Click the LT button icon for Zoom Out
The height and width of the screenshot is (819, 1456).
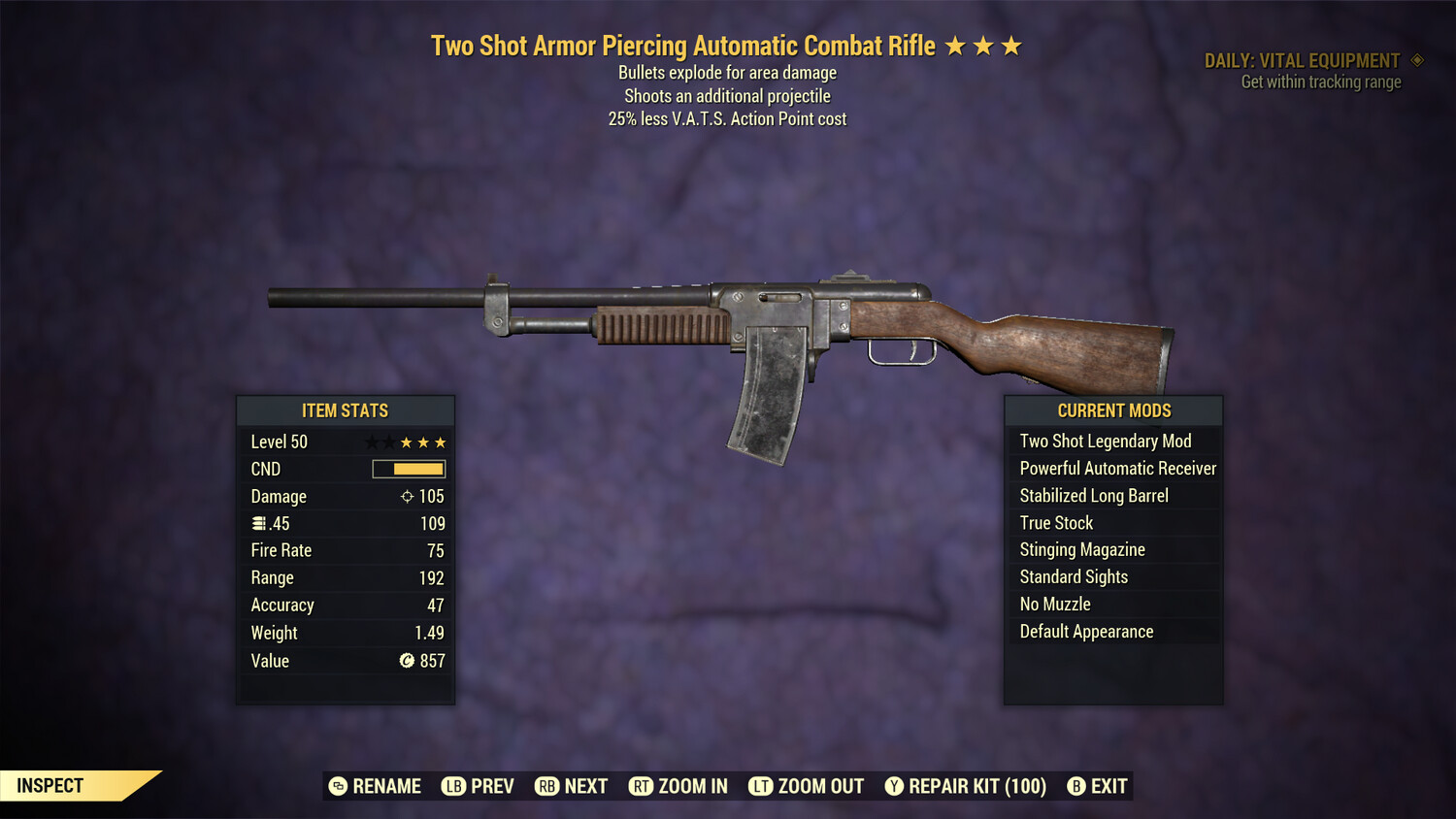tap(762, 786)
